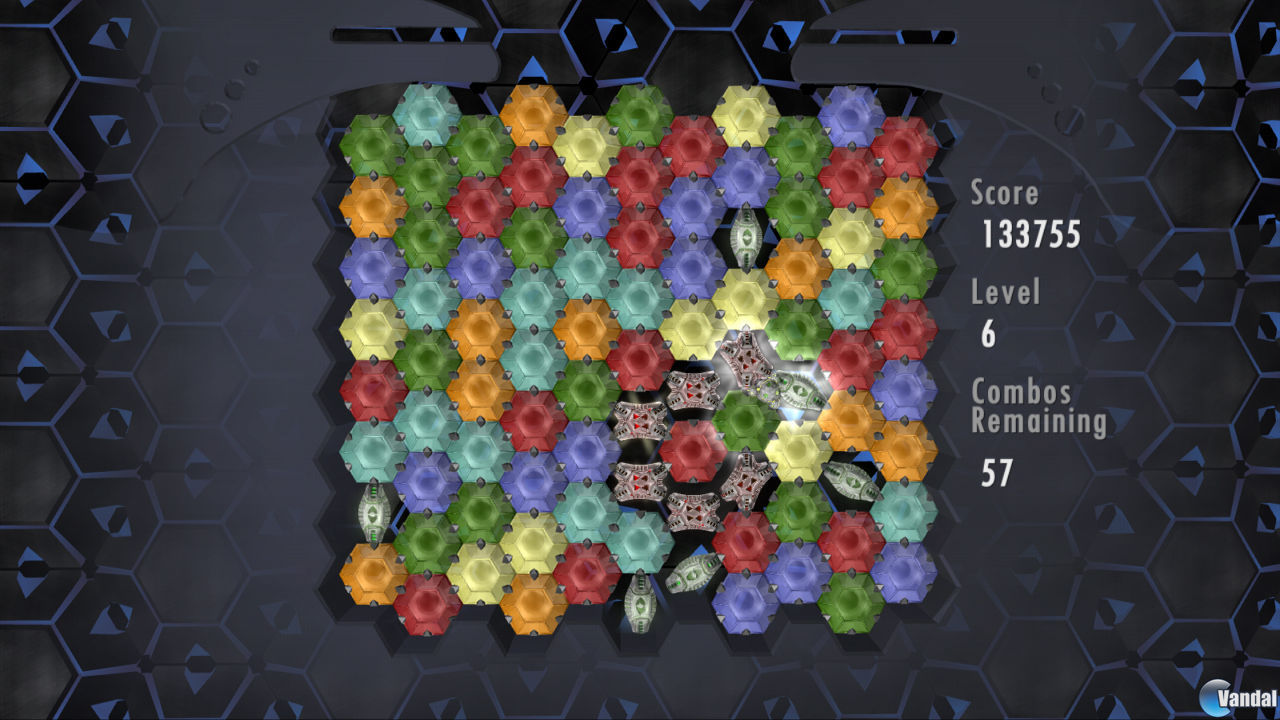Select the Score value showing 133755
The image size is (1280, 720).
pos(1036,236)
